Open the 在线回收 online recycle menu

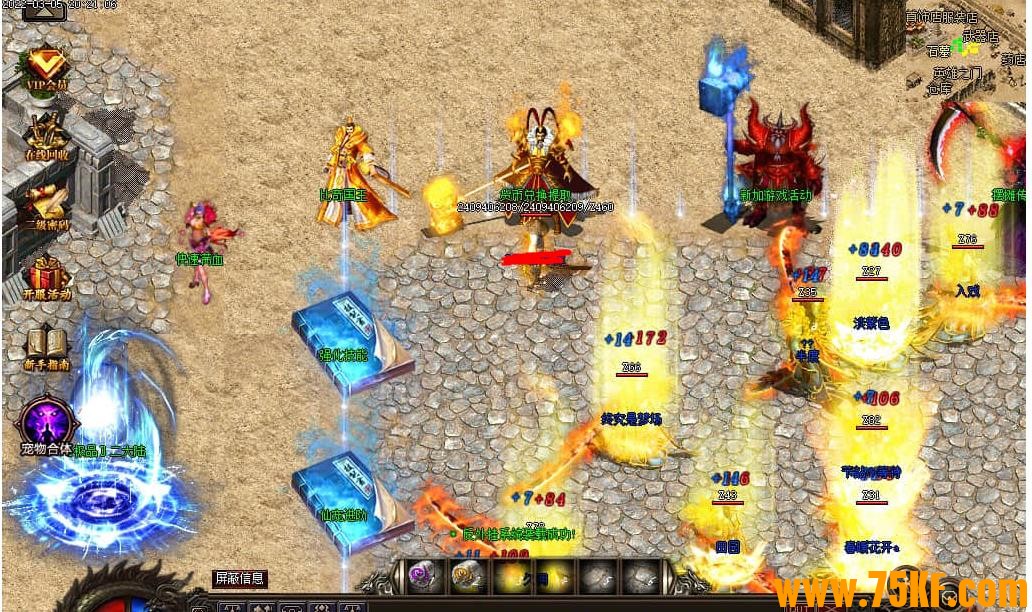click(x=47, y=136)
